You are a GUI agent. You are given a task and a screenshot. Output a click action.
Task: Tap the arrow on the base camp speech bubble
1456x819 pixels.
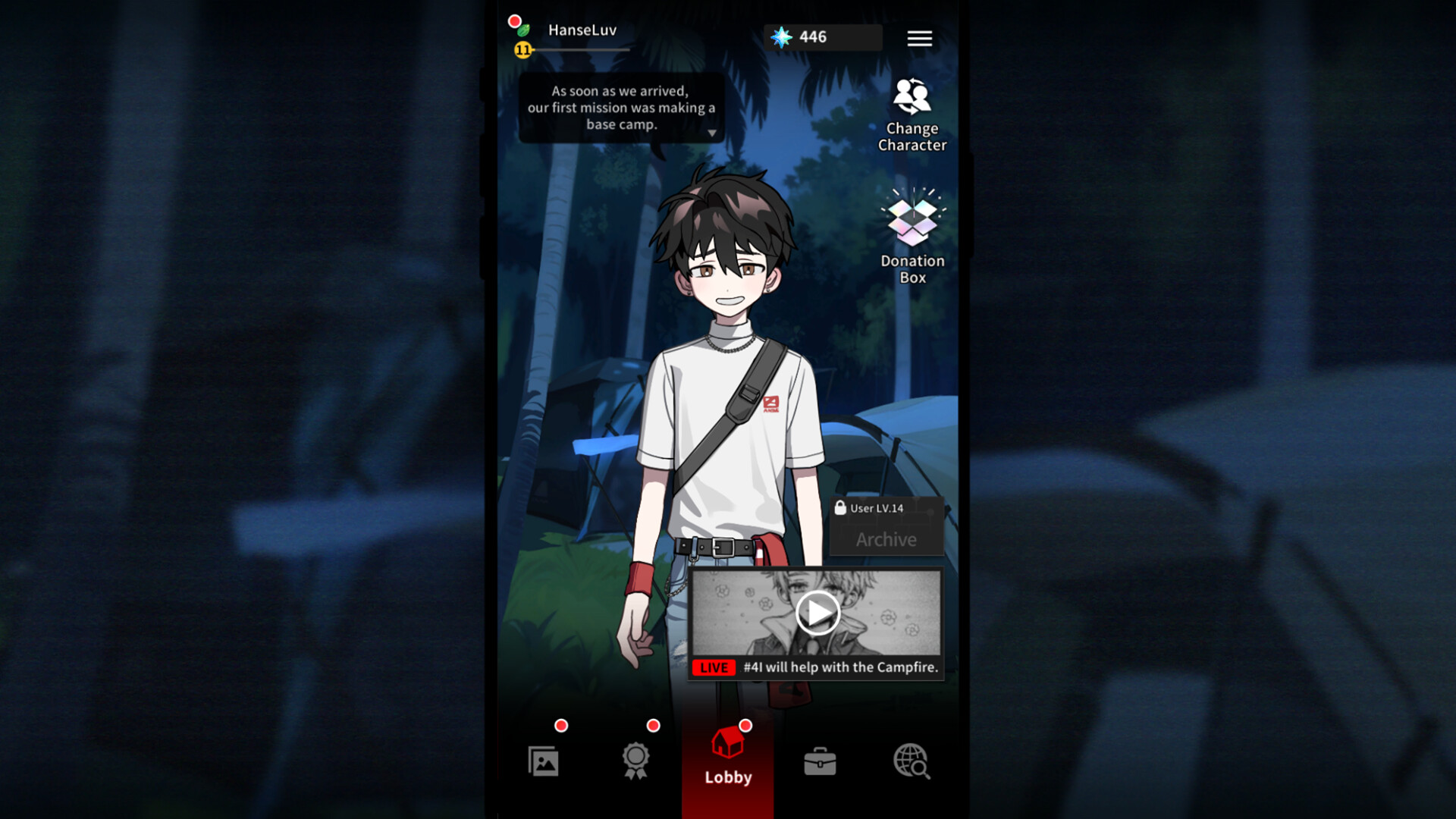(x=711, y=132)
